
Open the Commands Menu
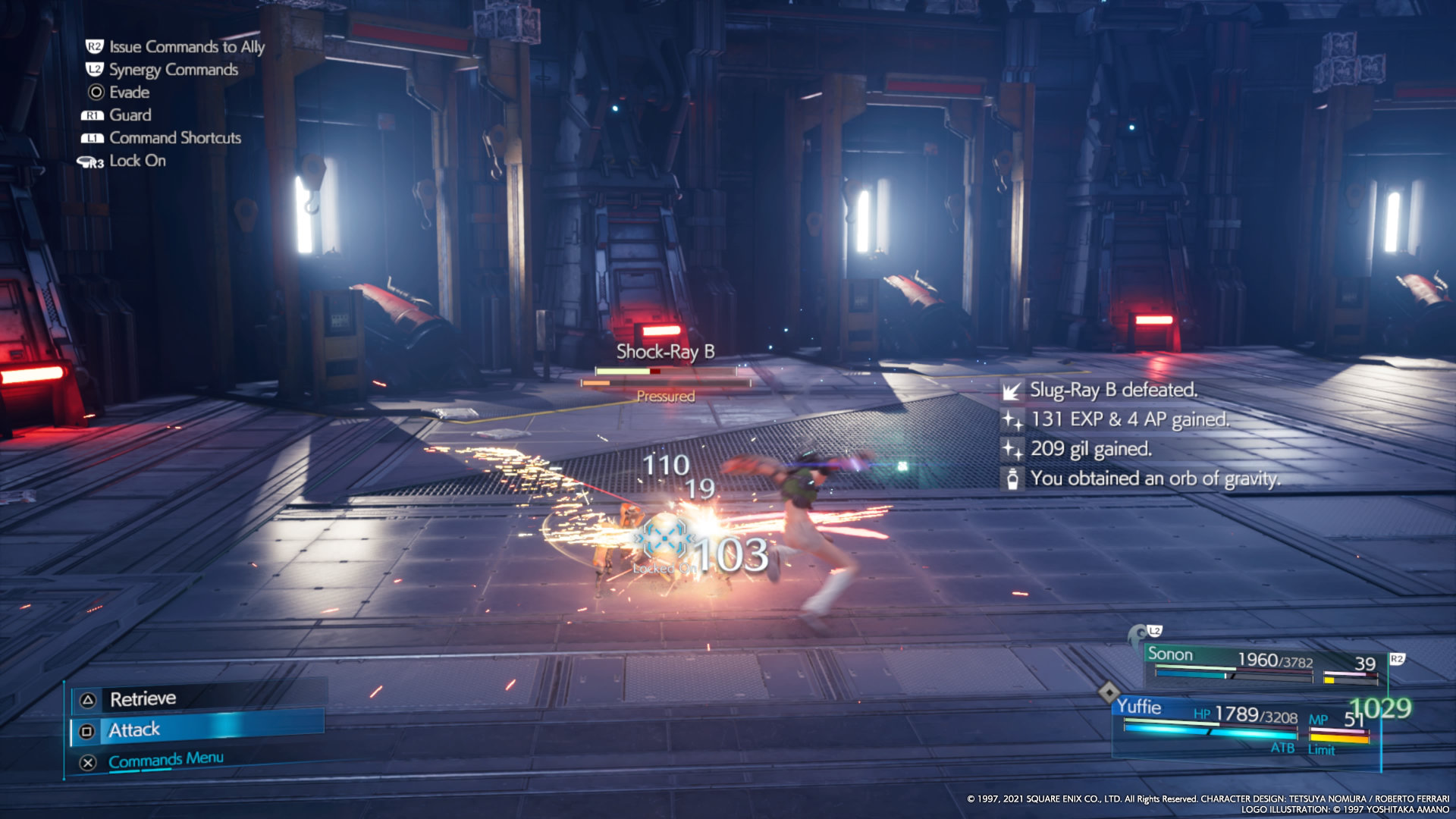pyautogui.click(x=165, y=760)
